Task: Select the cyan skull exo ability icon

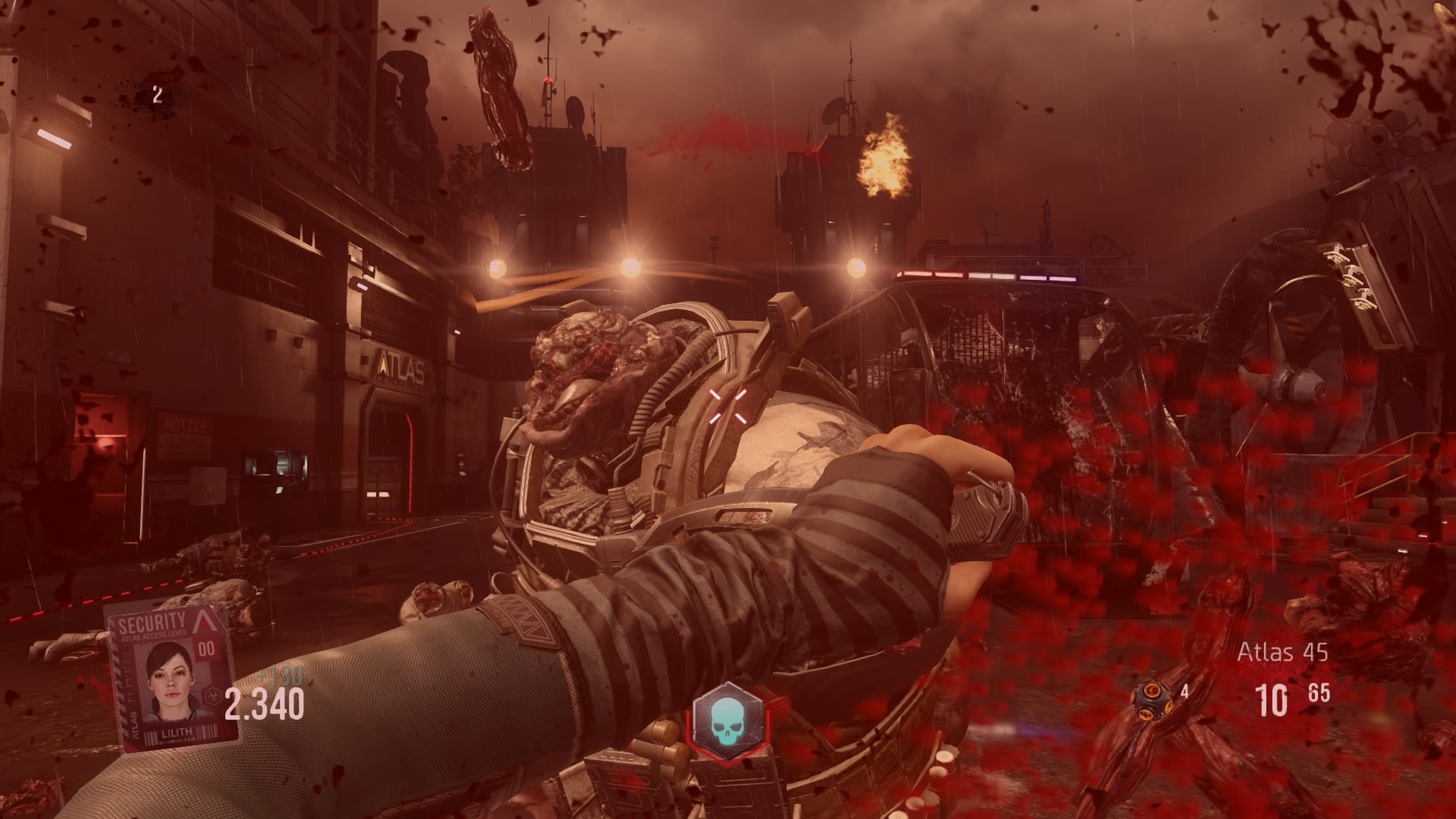Action: pos(726,721)
